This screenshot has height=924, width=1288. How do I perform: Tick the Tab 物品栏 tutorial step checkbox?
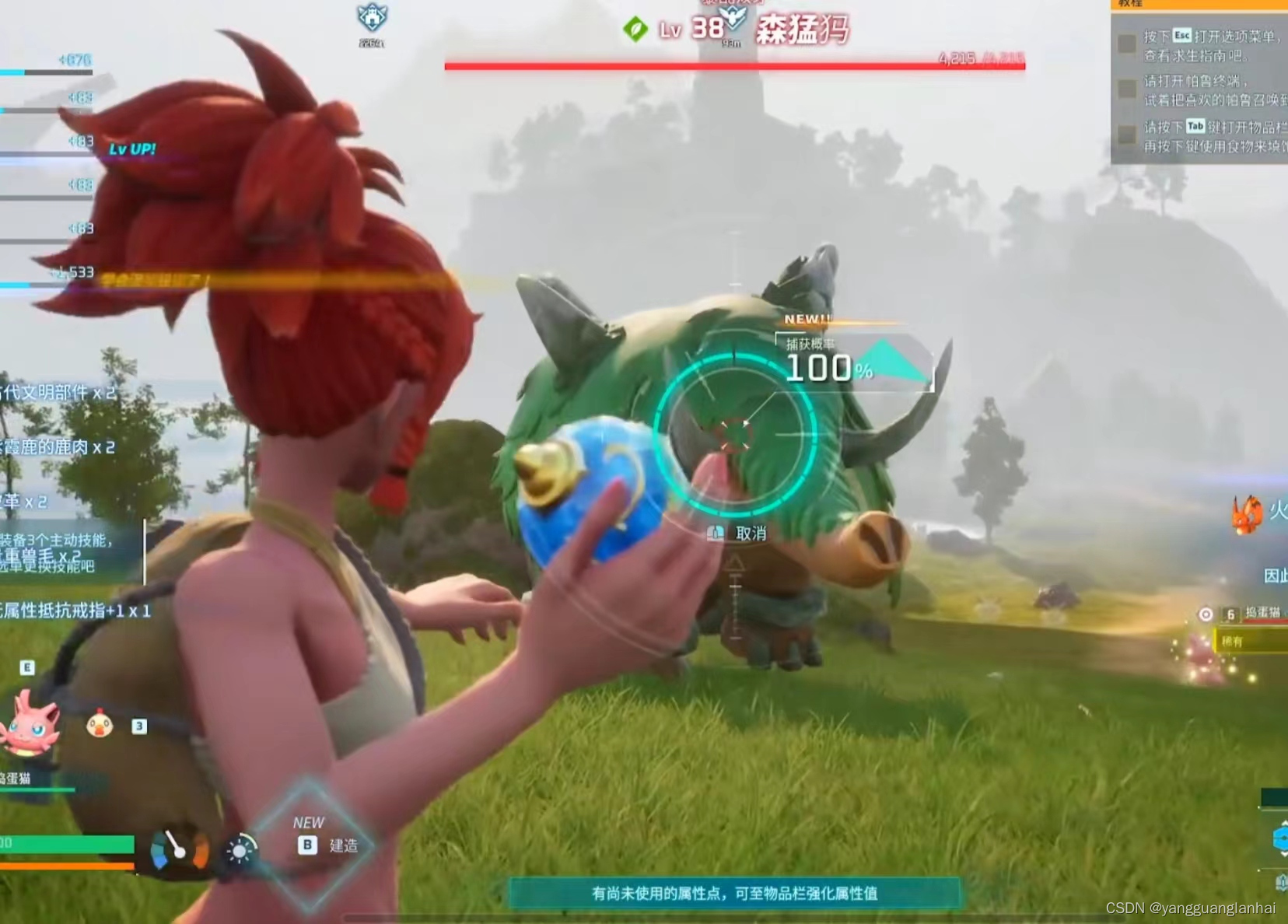[1126, 135]
